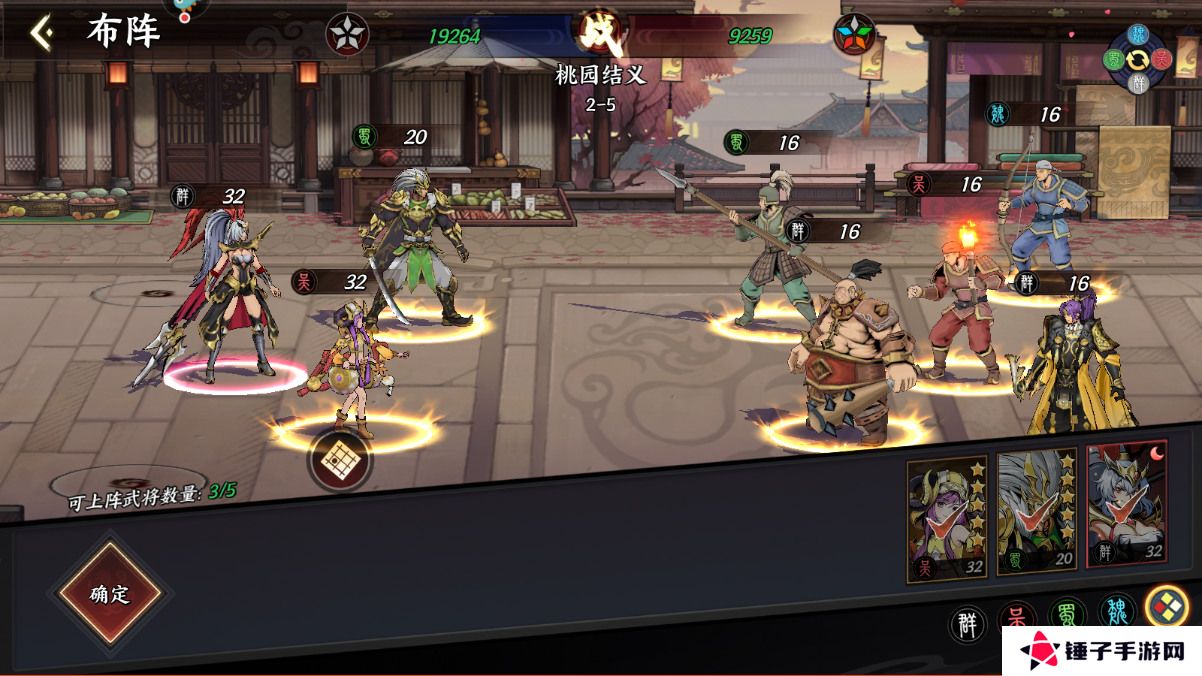Tap the ally formation bonus star icon
Image resolution: width=1202 pixels, height=676 pixels.
click(347, 35)
